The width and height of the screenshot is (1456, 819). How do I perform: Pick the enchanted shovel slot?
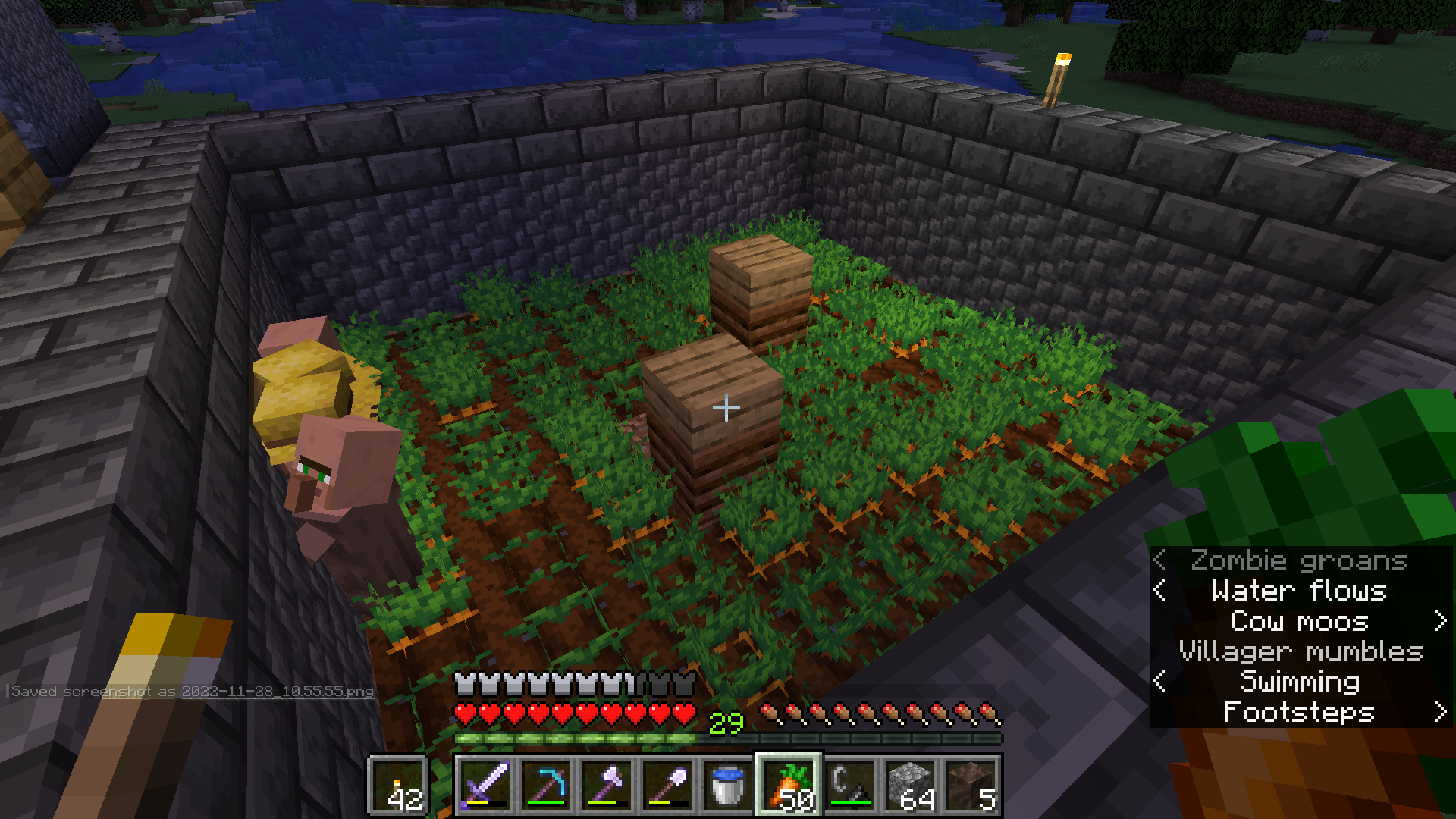pyautogui.click(x=667, y=786)
